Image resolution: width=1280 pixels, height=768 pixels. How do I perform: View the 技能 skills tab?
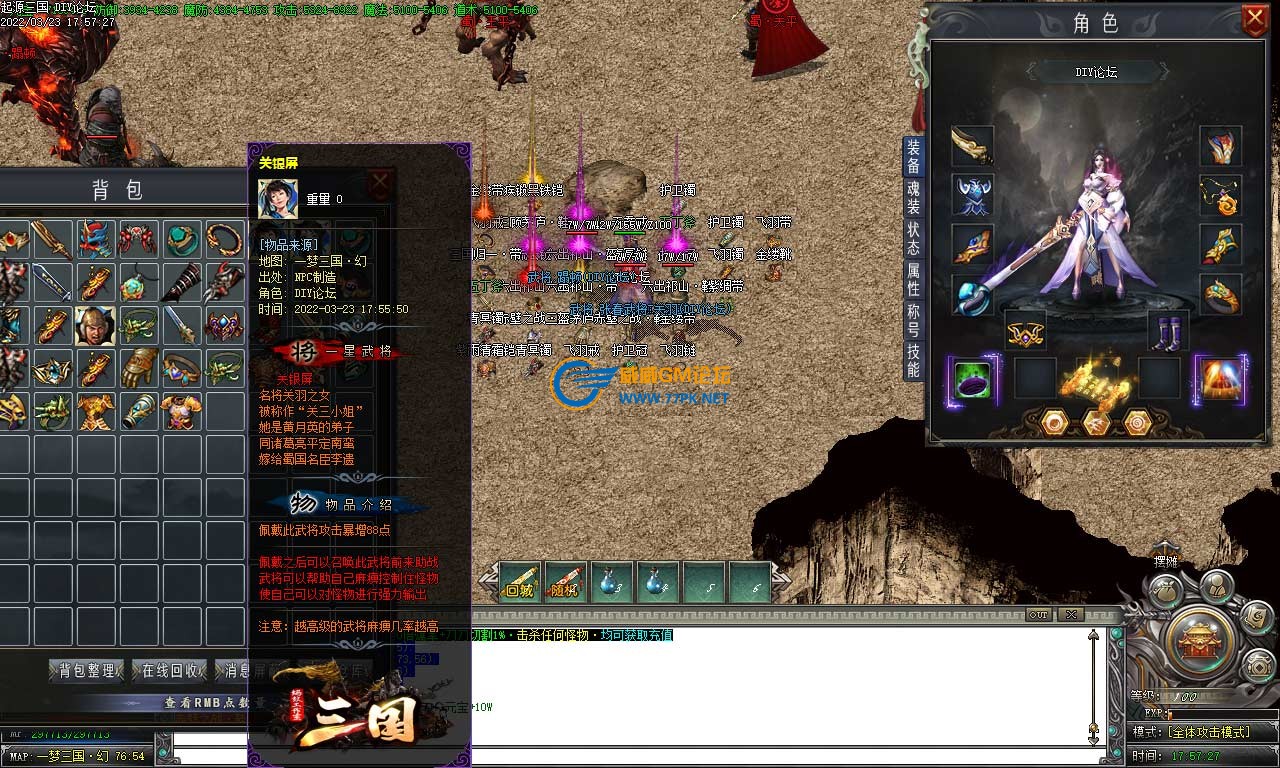point(913,361)
